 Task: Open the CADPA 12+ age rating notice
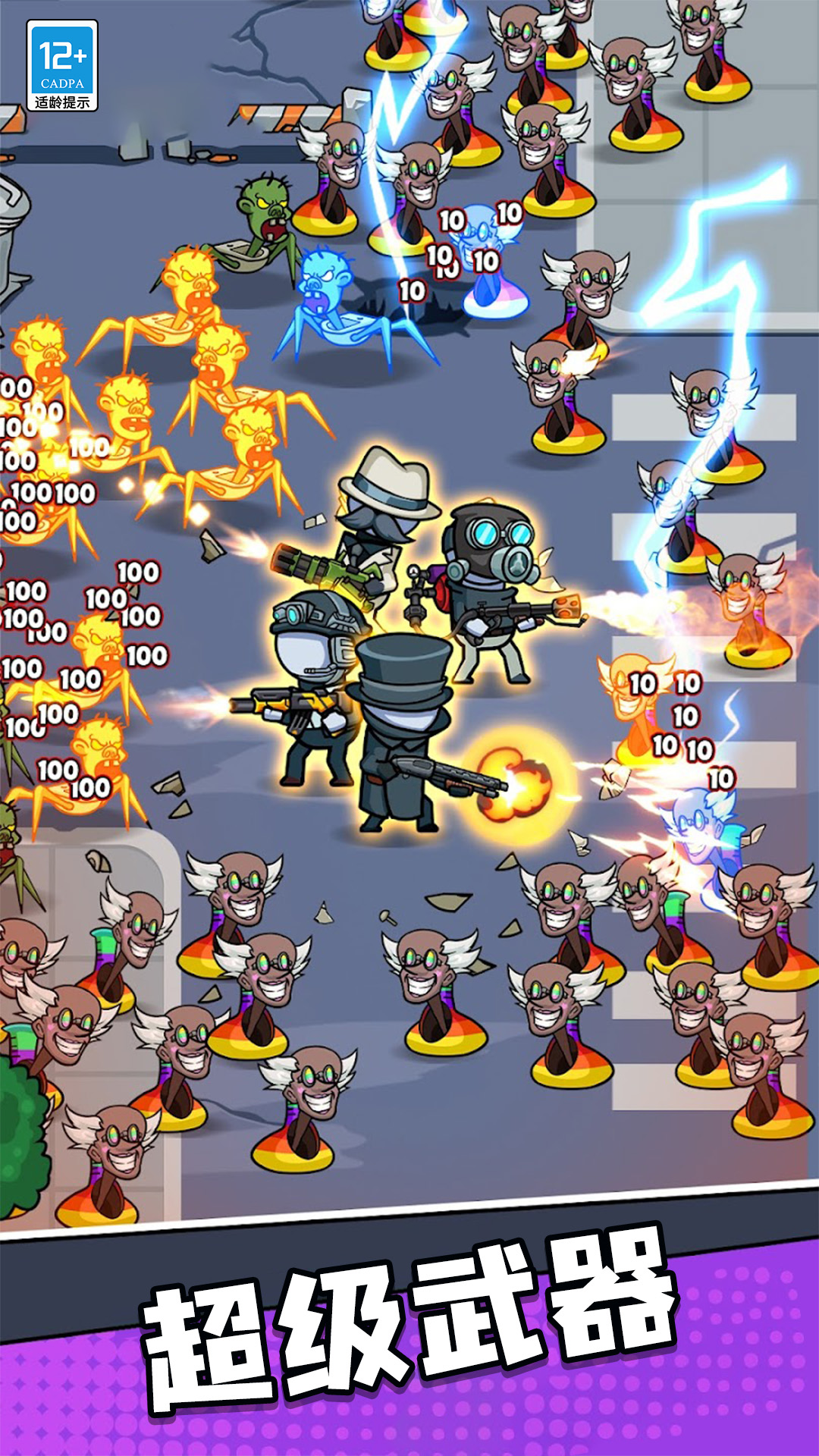pyautogui.click(x=62, y=66)
